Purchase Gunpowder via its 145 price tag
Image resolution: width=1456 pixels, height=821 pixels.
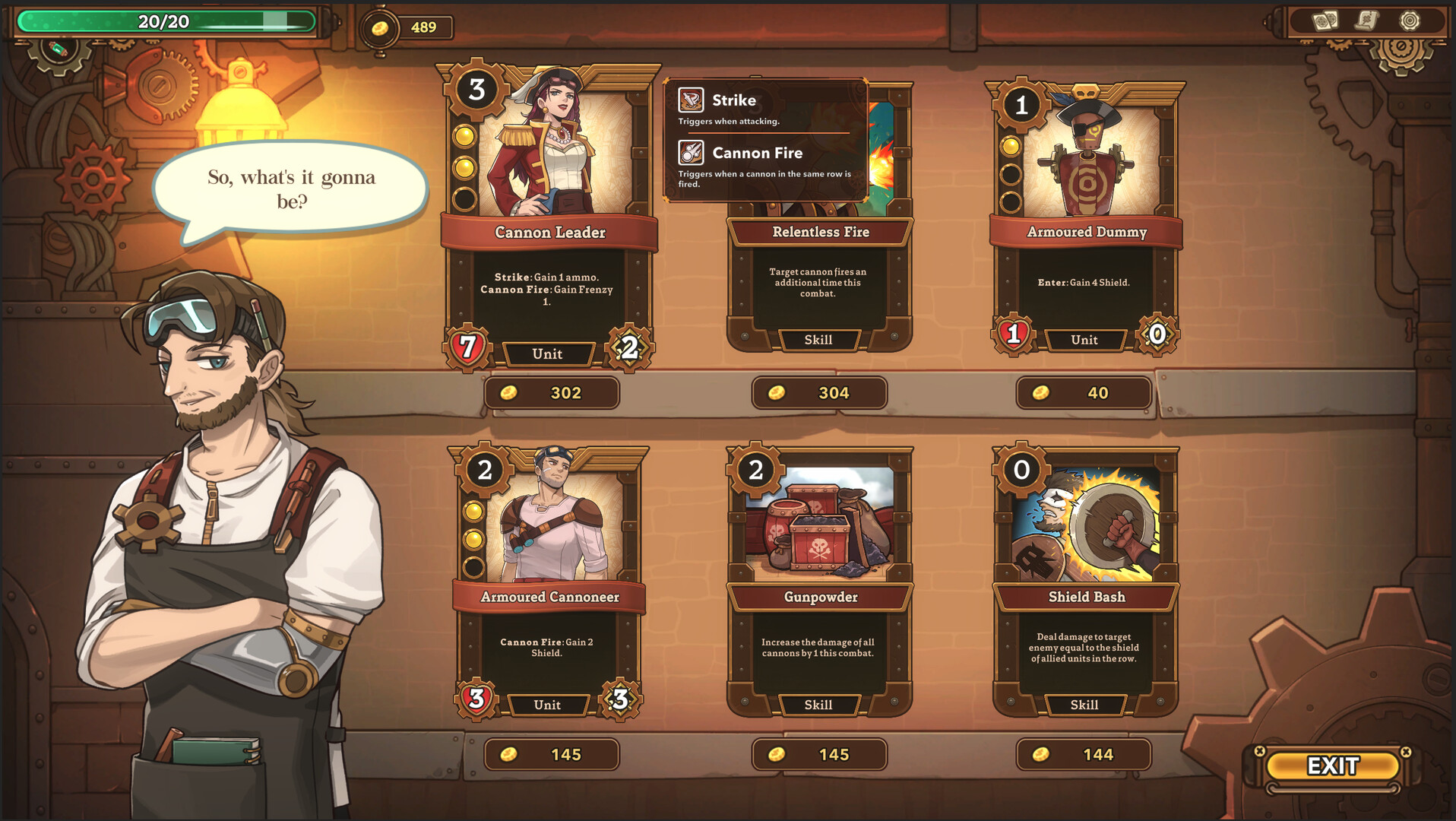819,754
